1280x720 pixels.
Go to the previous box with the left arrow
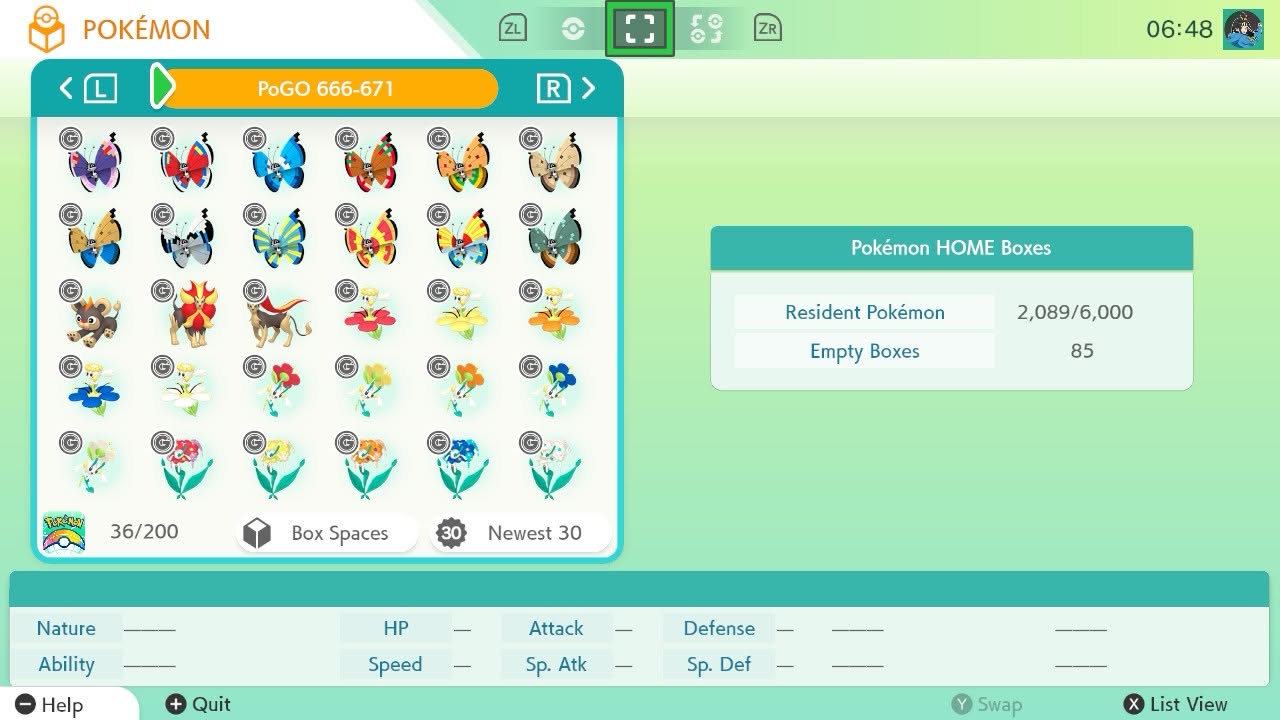coord(64,88)
